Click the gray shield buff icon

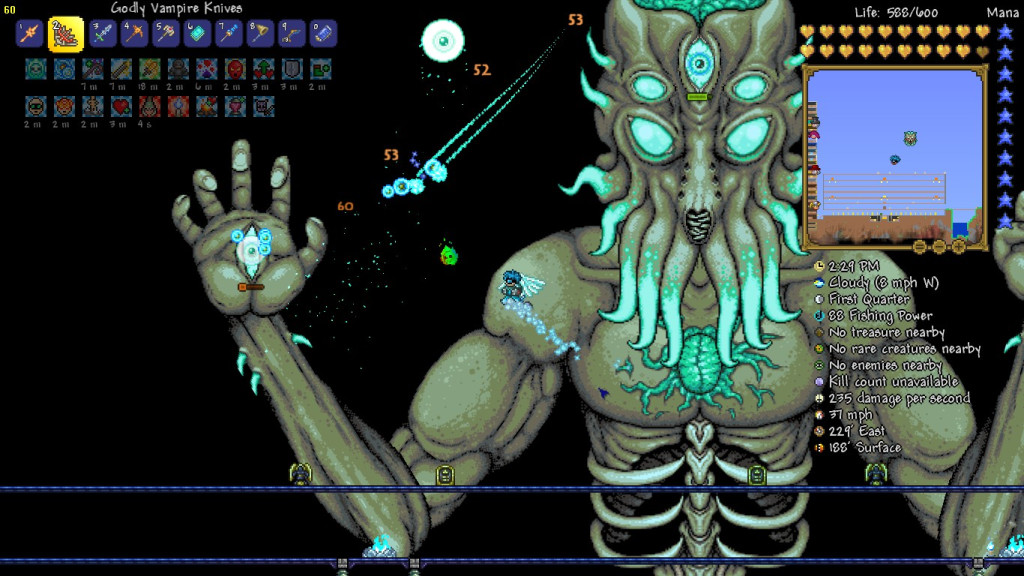(x=291, y=69)
